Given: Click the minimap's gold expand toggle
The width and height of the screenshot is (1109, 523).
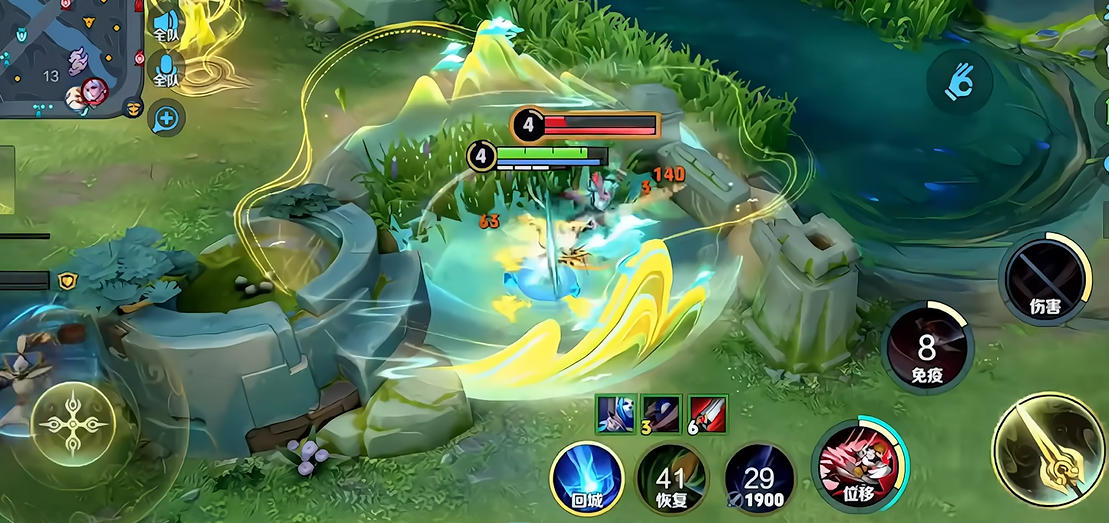Looking at the screenshot, I should [134, 107].
